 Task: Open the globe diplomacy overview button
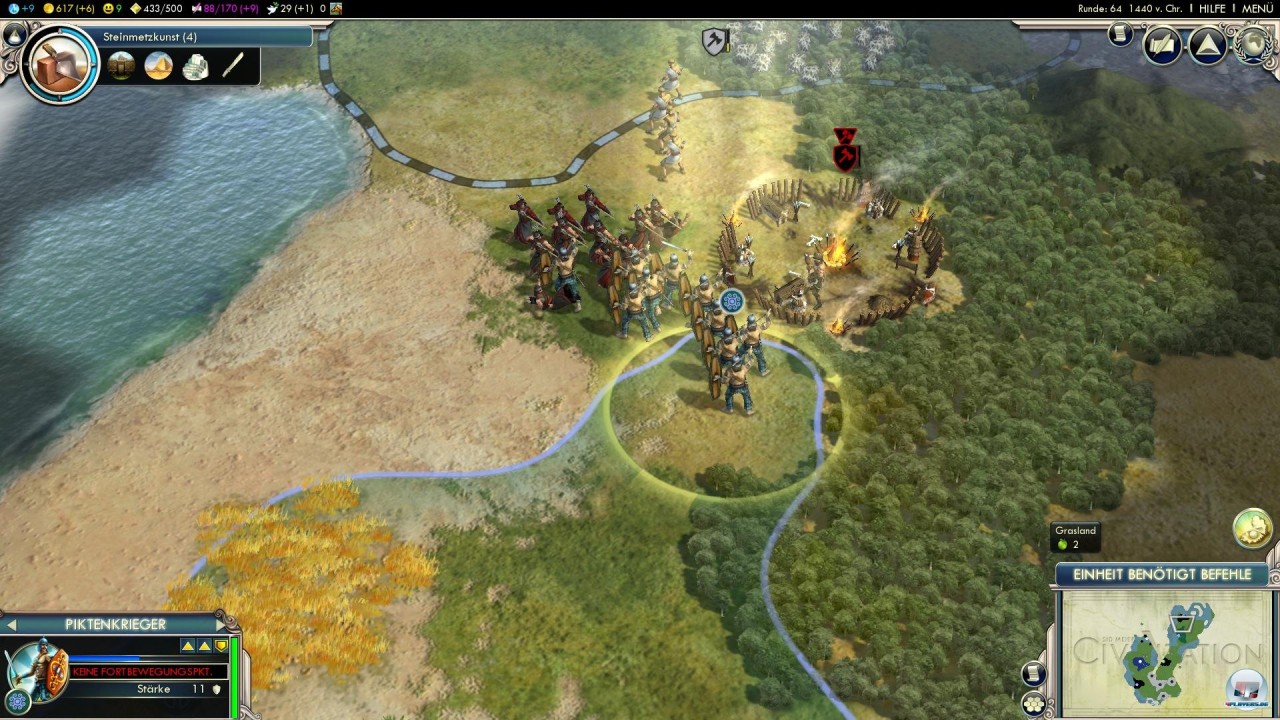(x=1252, y=45)
